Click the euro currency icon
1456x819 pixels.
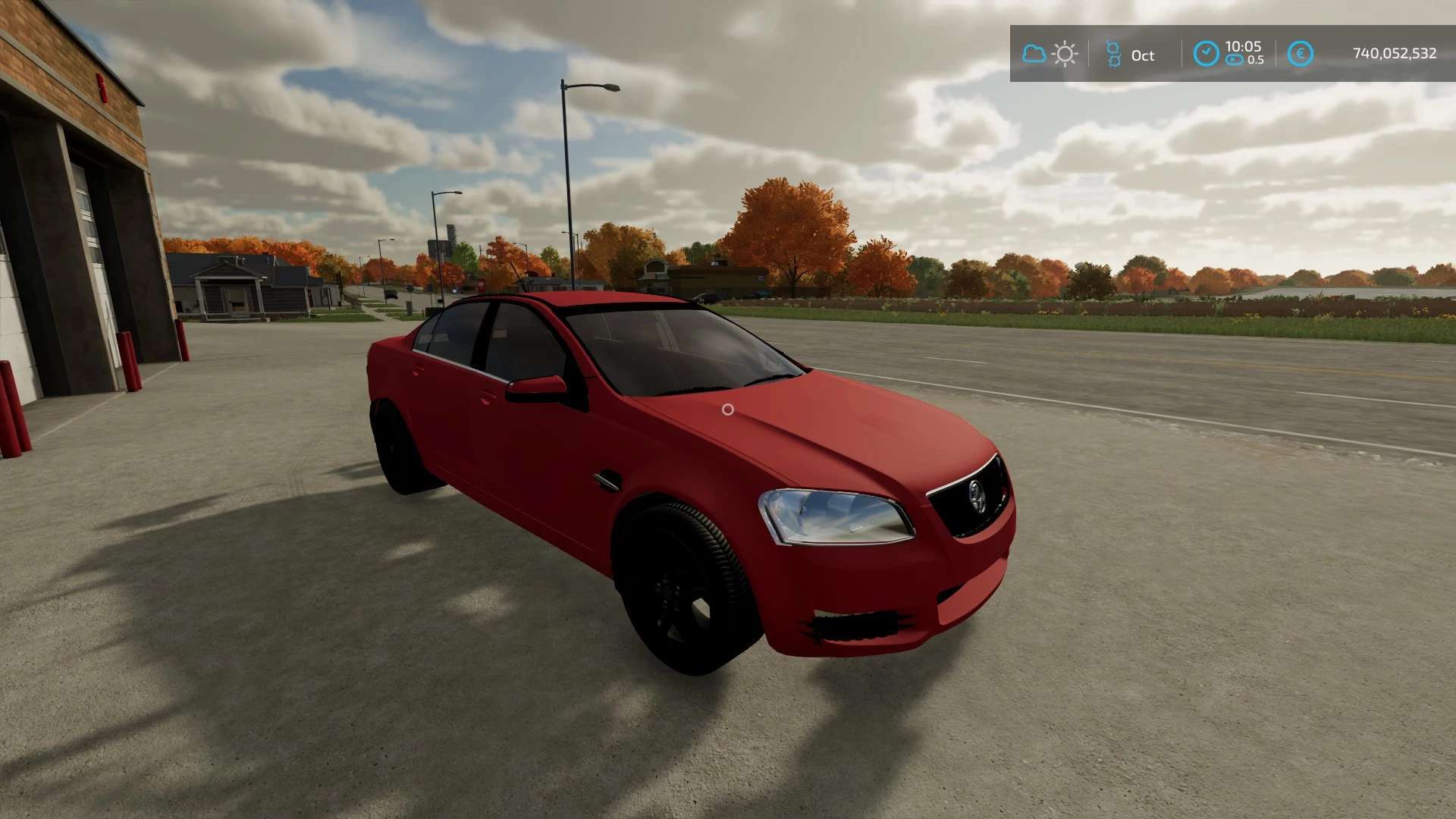point(1300,54)
